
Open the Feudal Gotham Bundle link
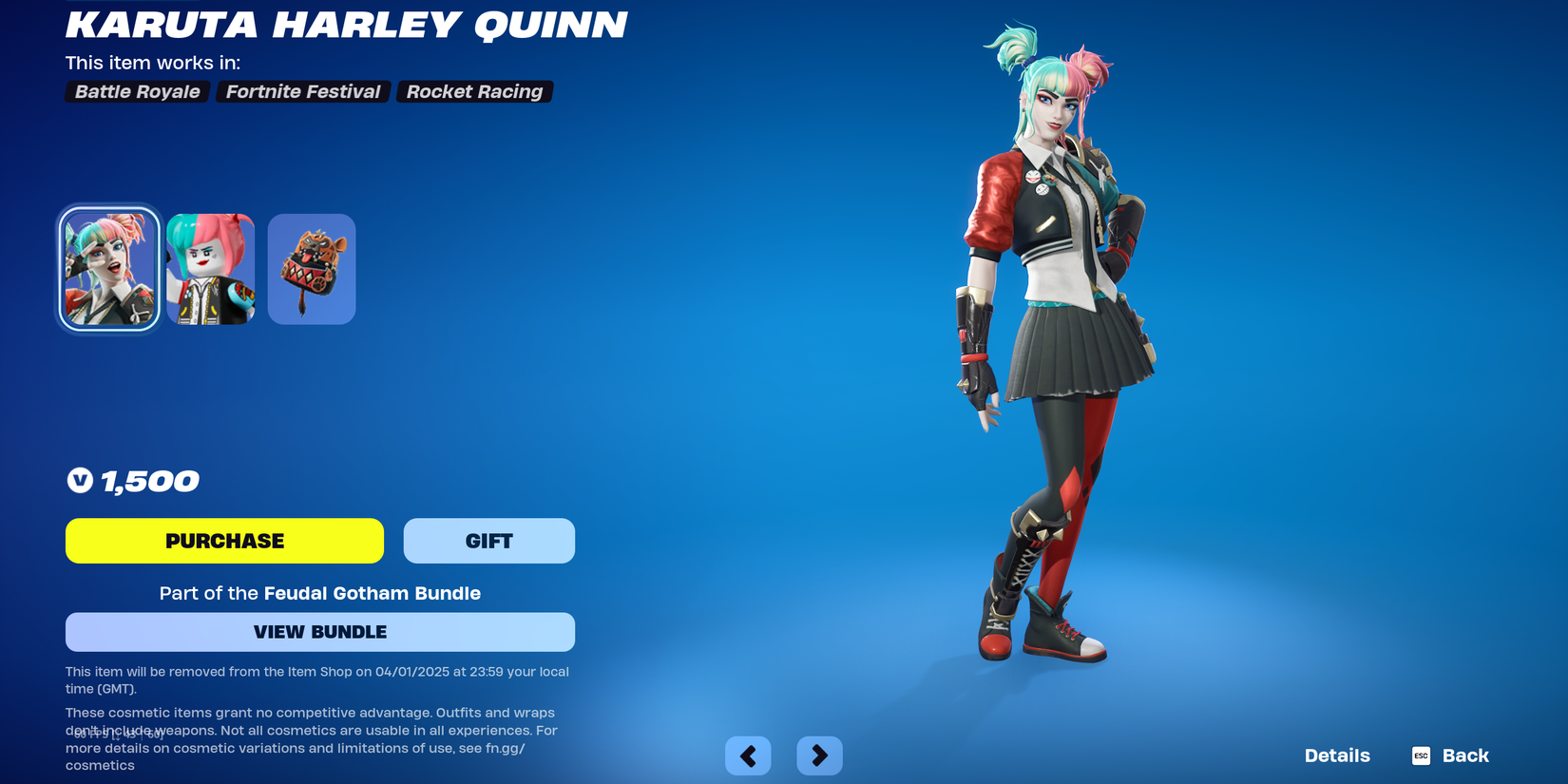pos(373,592)
